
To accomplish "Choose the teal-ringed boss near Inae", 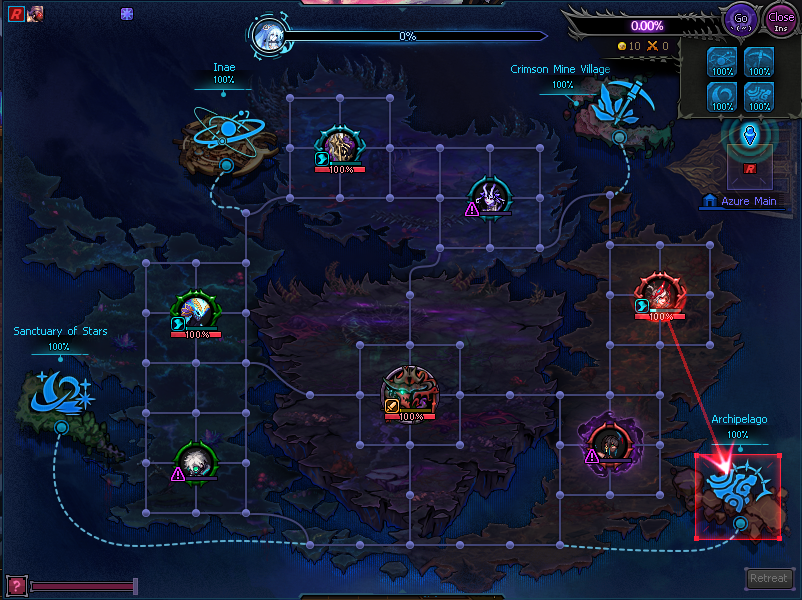I will 340,147.
